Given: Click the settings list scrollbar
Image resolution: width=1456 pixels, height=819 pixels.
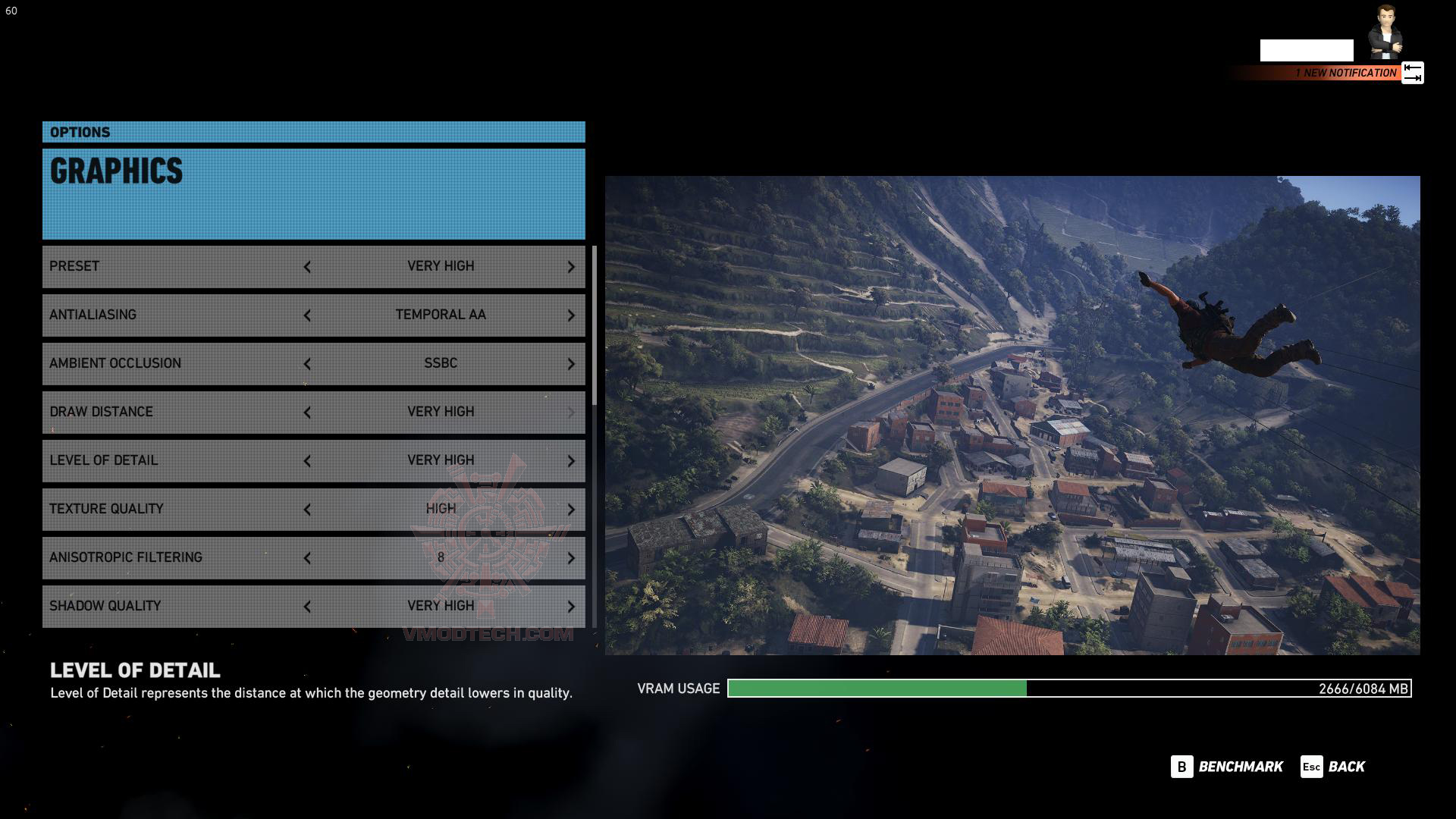Looking at the screenshot, I should click(594, 325).
